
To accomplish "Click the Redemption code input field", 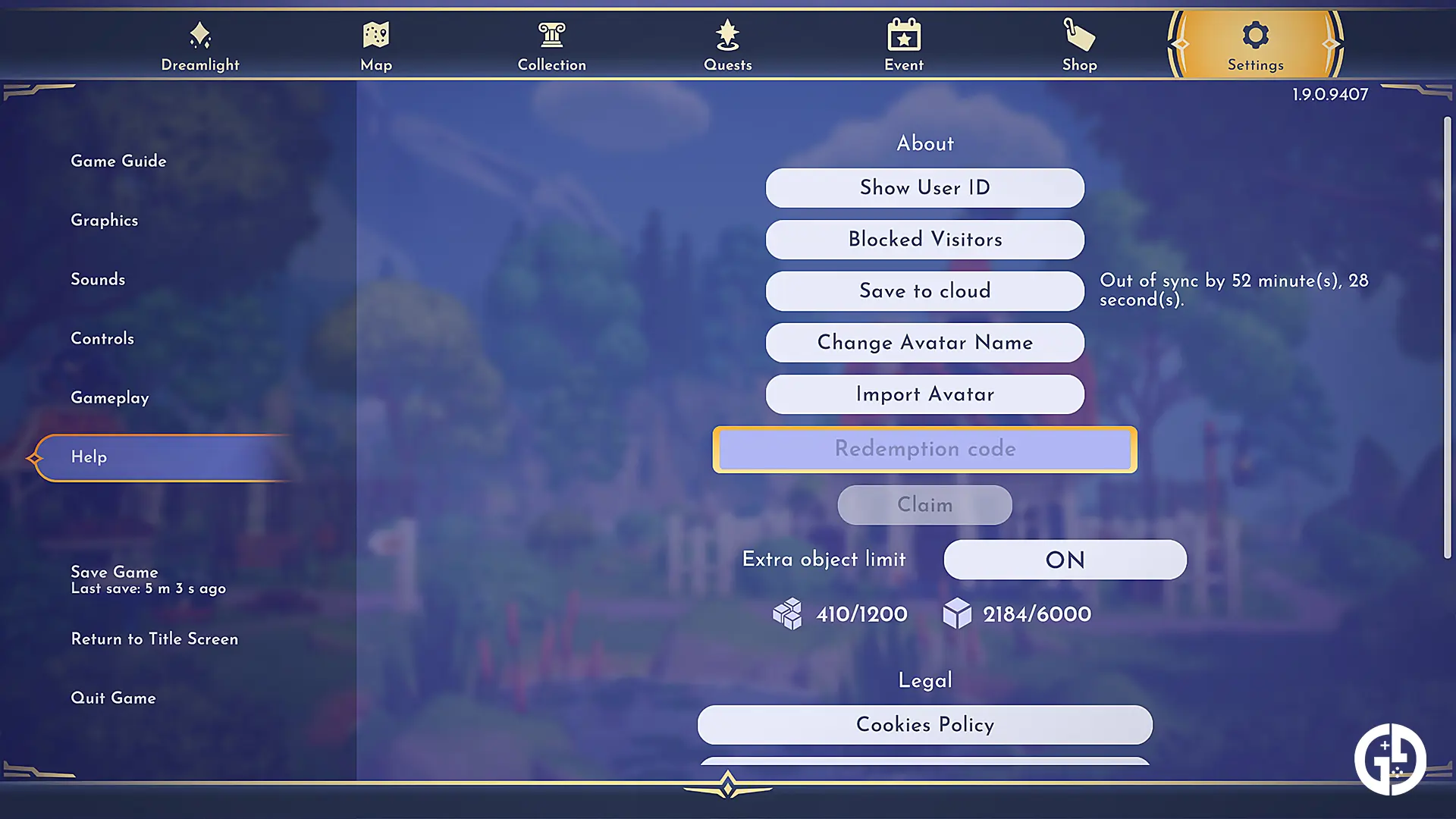I will [x=924, y=449].
